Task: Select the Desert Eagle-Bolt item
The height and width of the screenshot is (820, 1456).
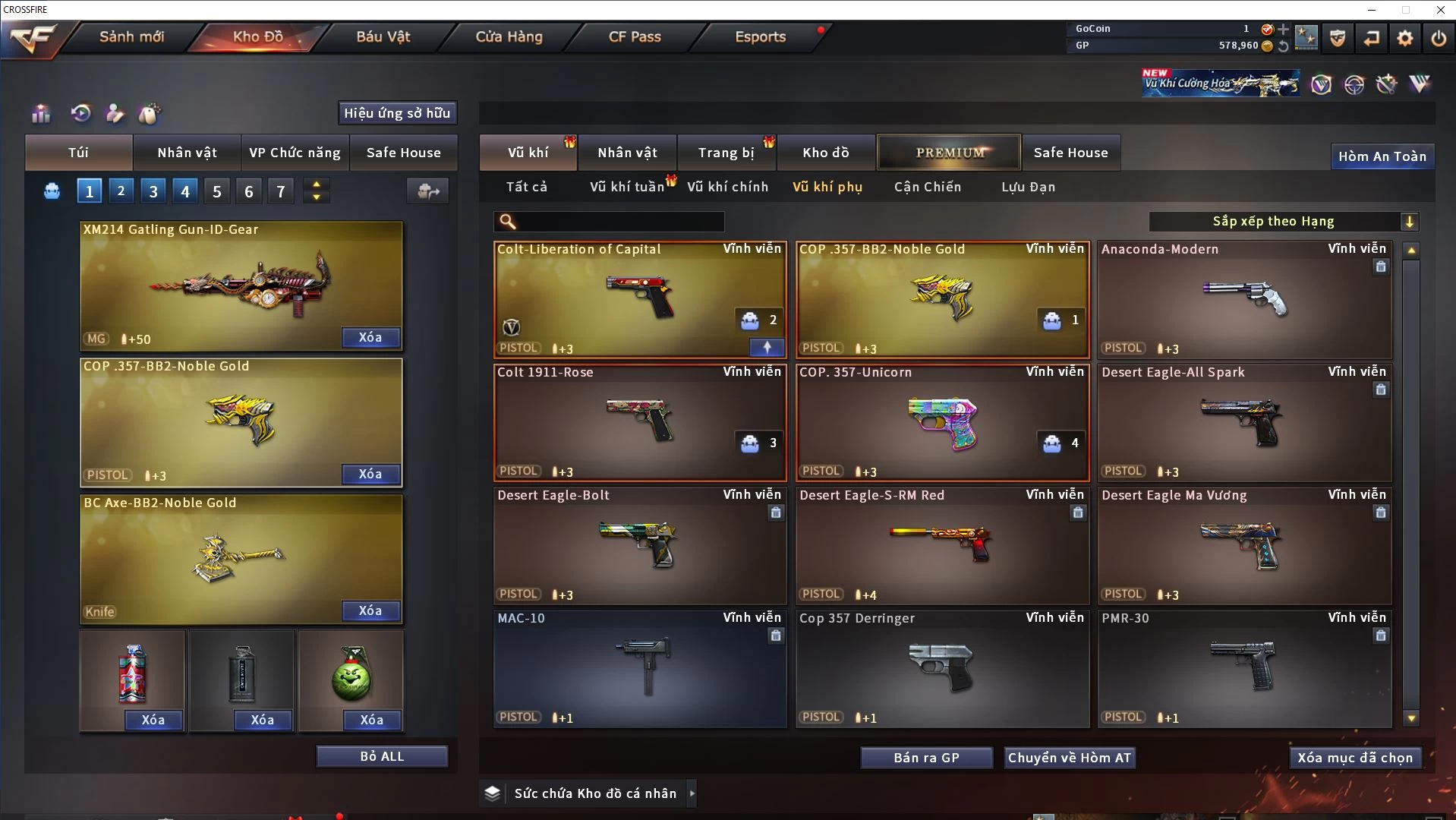Action: point(639,545)
